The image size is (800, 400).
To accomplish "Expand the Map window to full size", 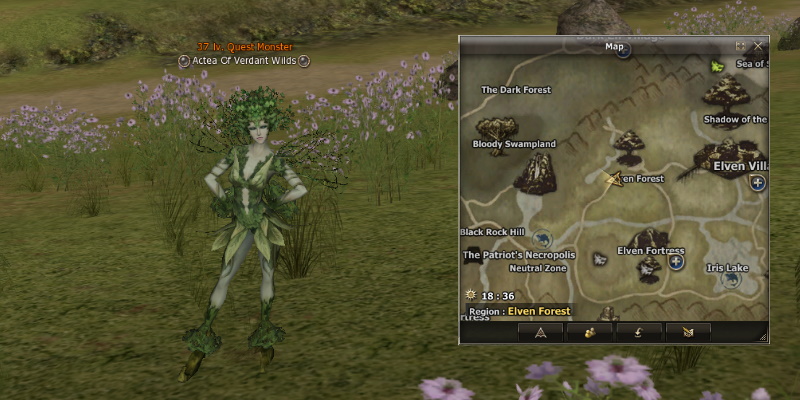I will pyautogui.click(x=741, y=46).
